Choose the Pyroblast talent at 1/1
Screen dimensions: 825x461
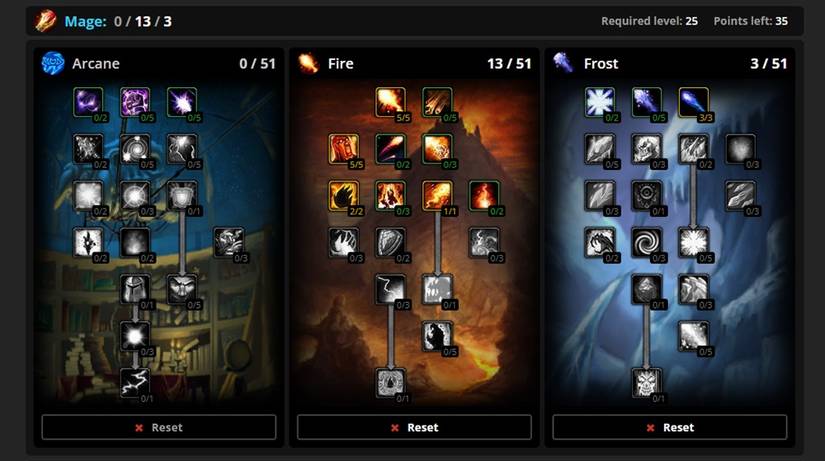coord(437,195)
